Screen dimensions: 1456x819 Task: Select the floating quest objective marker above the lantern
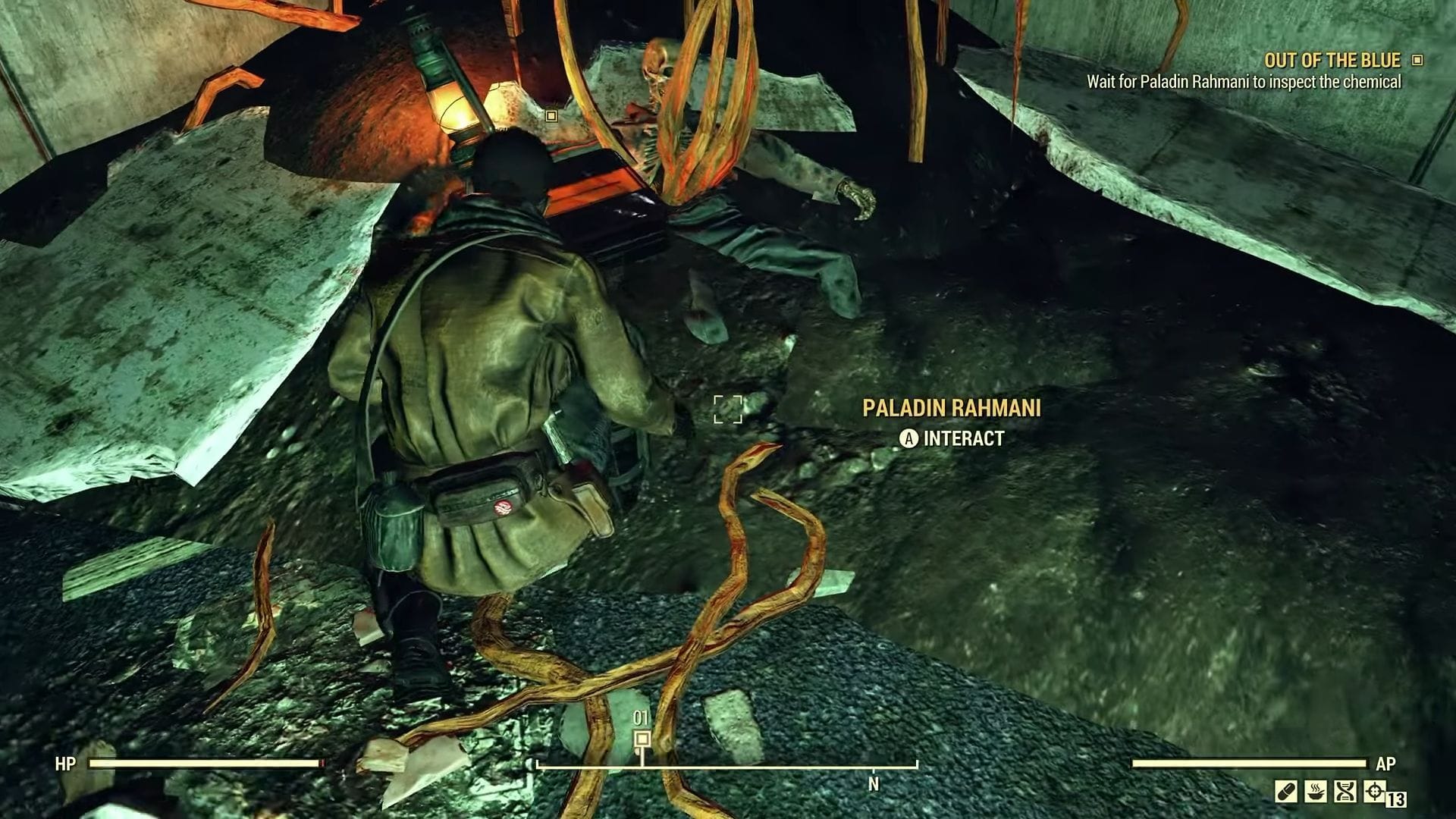[551, 115]
